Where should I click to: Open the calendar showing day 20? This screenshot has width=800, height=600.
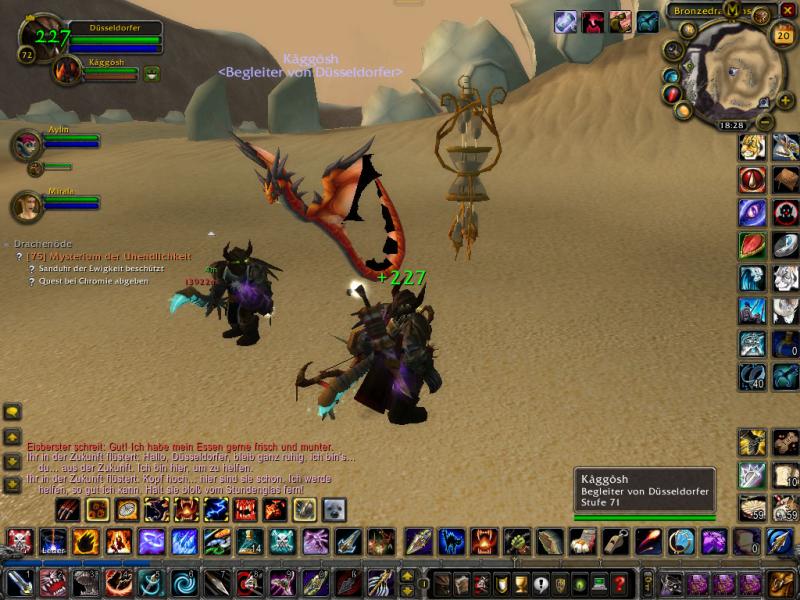point(783,35)
